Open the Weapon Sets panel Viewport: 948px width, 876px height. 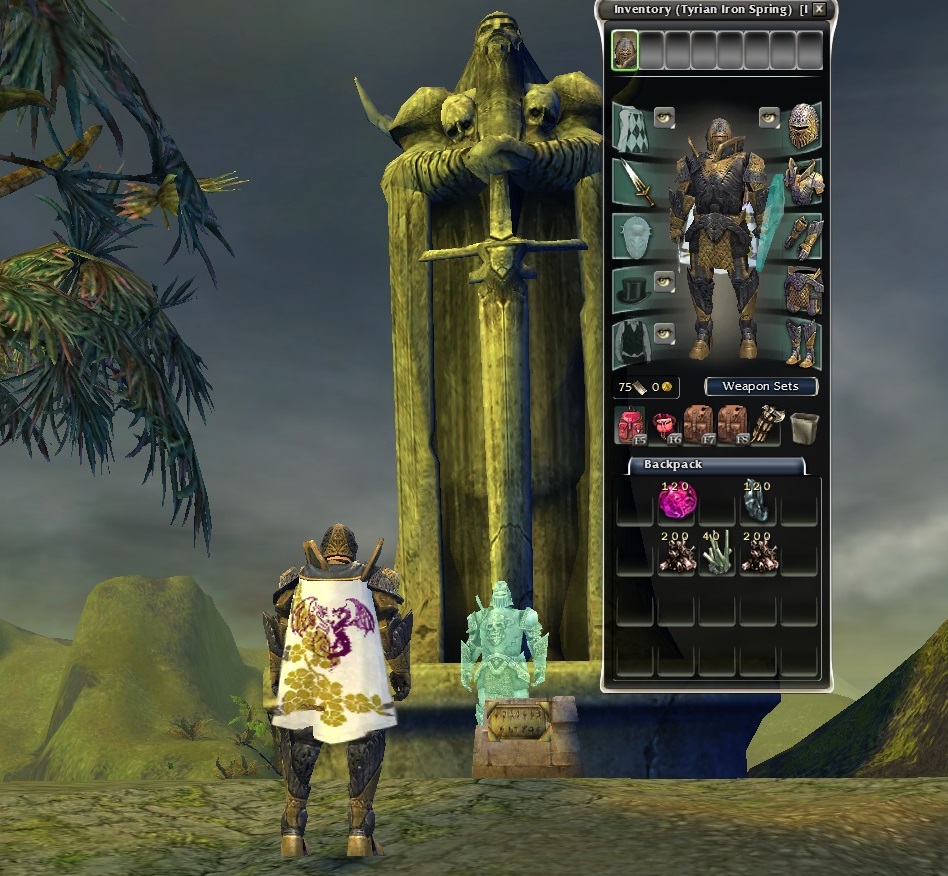tap(761, 386)
